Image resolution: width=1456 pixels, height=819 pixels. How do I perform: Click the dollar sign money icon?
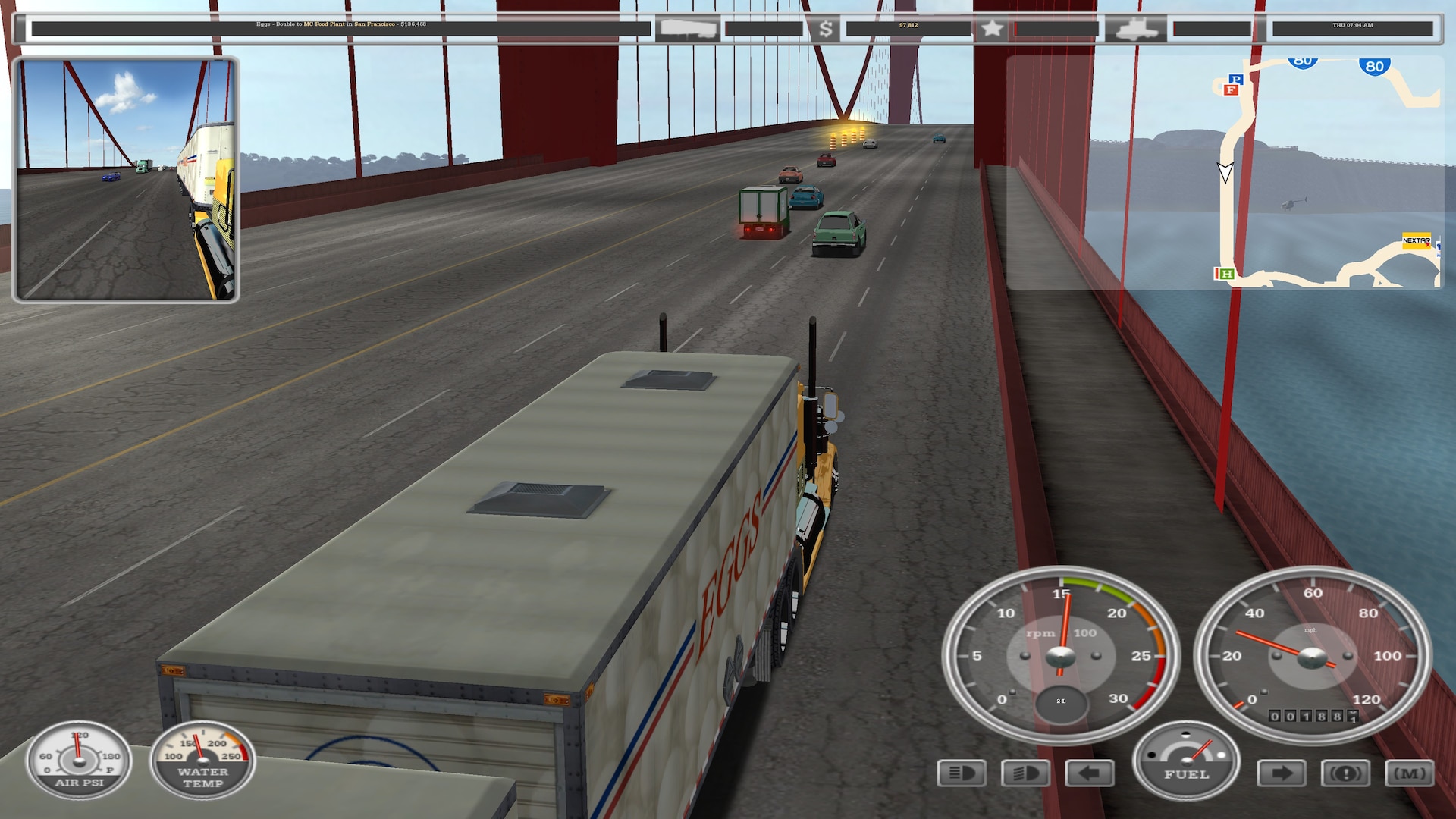(826, 30)
